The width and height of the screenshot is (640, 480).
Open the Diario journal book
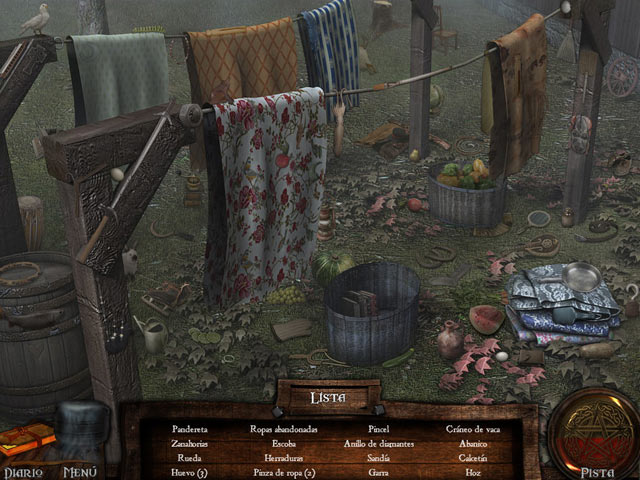[27, 441]
